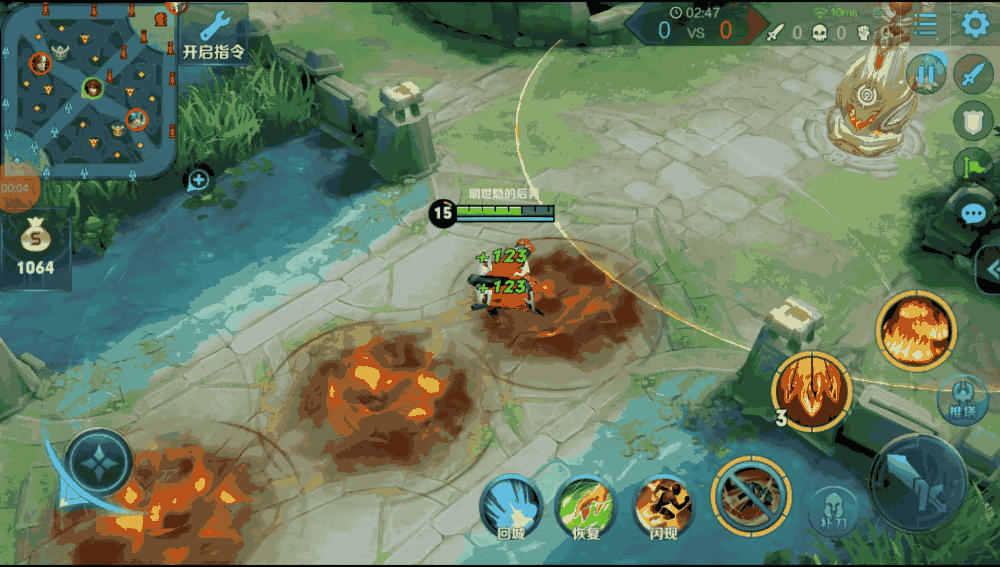The image size is (1000, 567).
Task: Expand the side panel arrow tab
Action: click(x=990, y=268)
